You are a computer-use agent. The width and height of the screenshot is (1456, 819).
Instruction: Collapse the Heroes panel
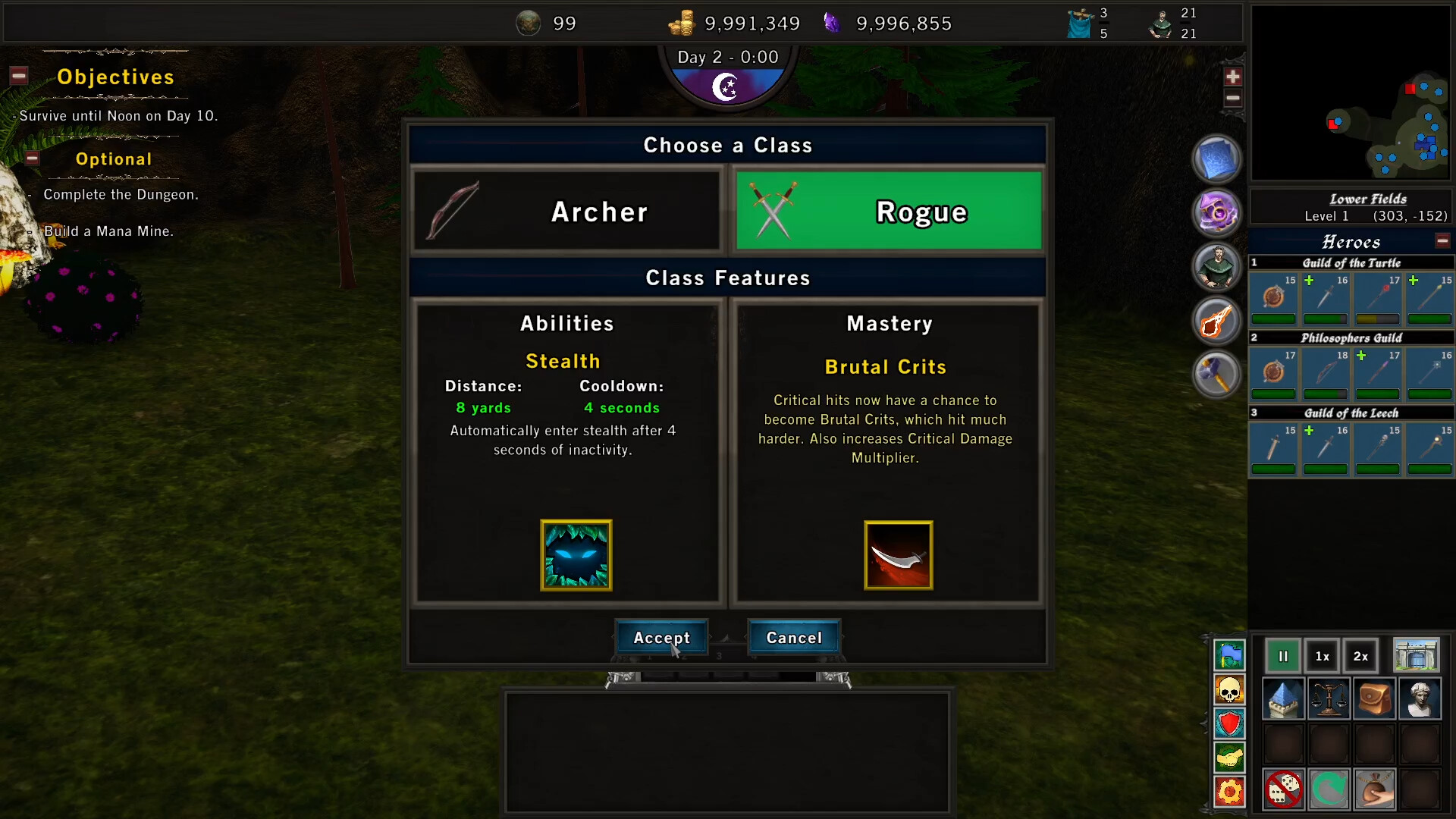click(1442, 240)
